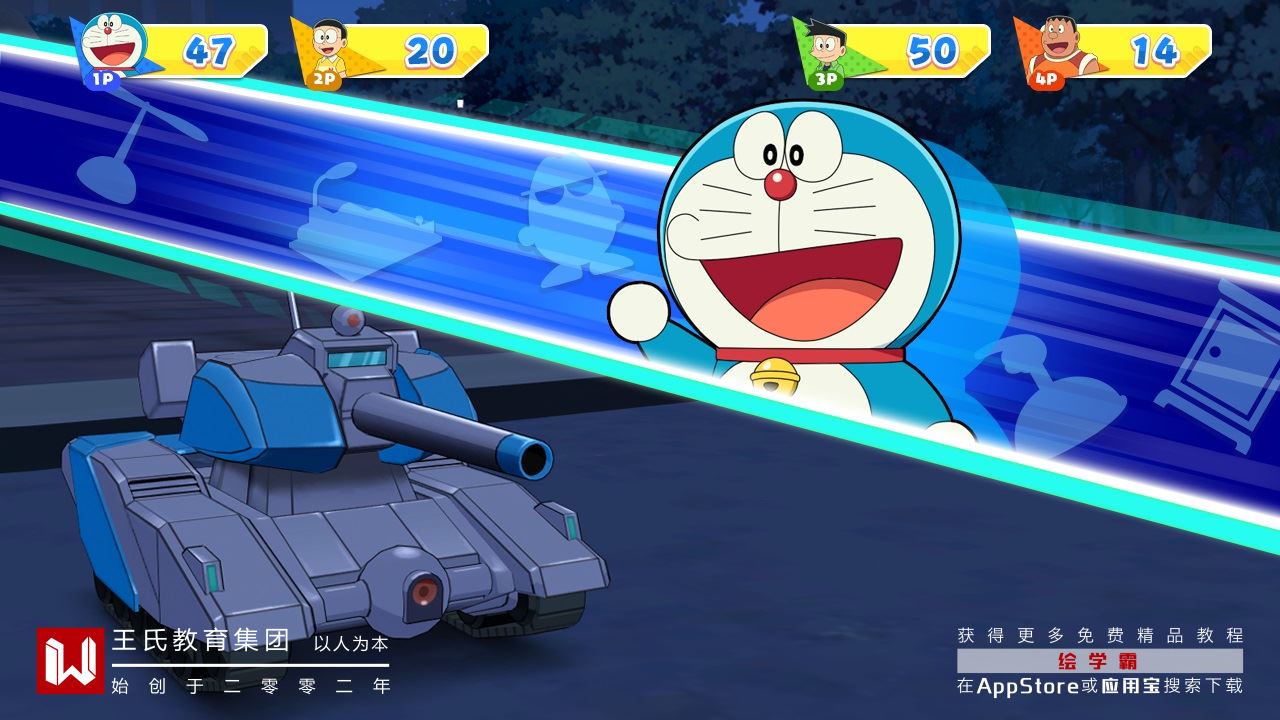Click the 绘学霸 banner

point(1099,661)
